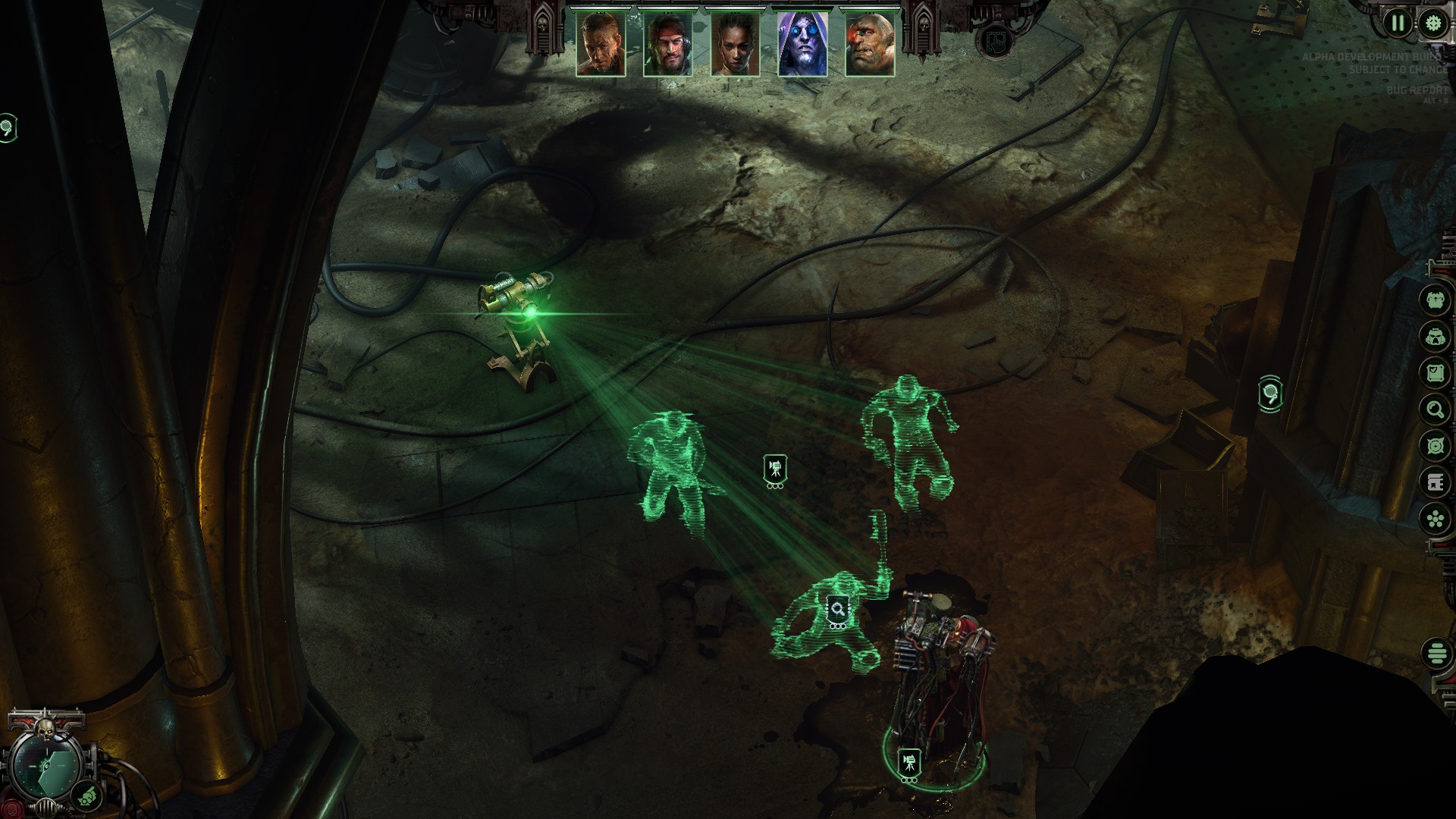This screenshot has width=1456, height=819.
Task: Toggle the select-all party hand icon
Action: (996, 42)
